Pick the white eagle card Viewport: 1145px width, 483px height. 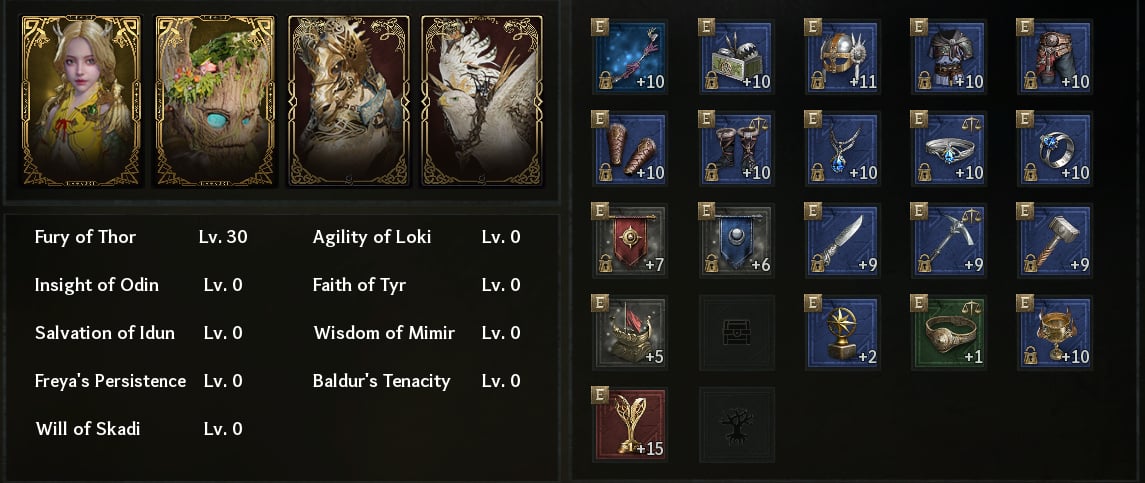482,100
